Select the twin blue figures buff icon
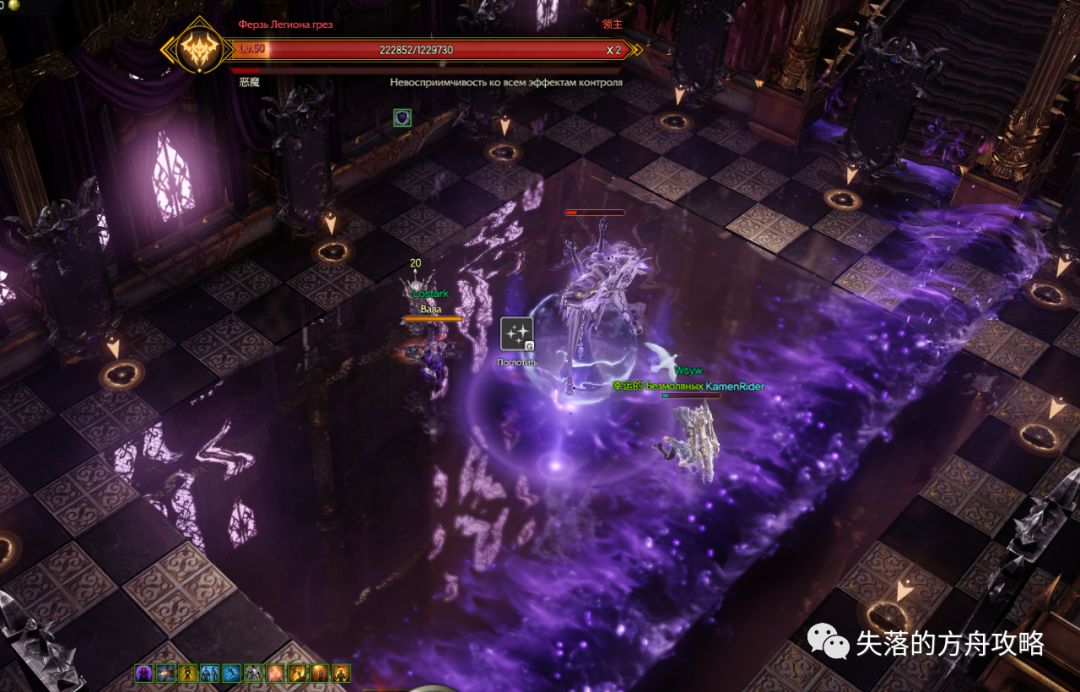This screenshot has height=692, width=1080. click(x=209, y=673)
